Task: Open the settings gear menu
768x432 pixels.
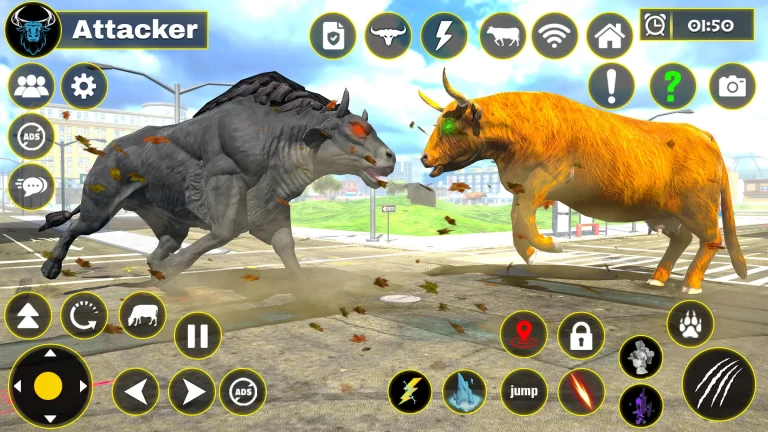Action: pos(84,87)
